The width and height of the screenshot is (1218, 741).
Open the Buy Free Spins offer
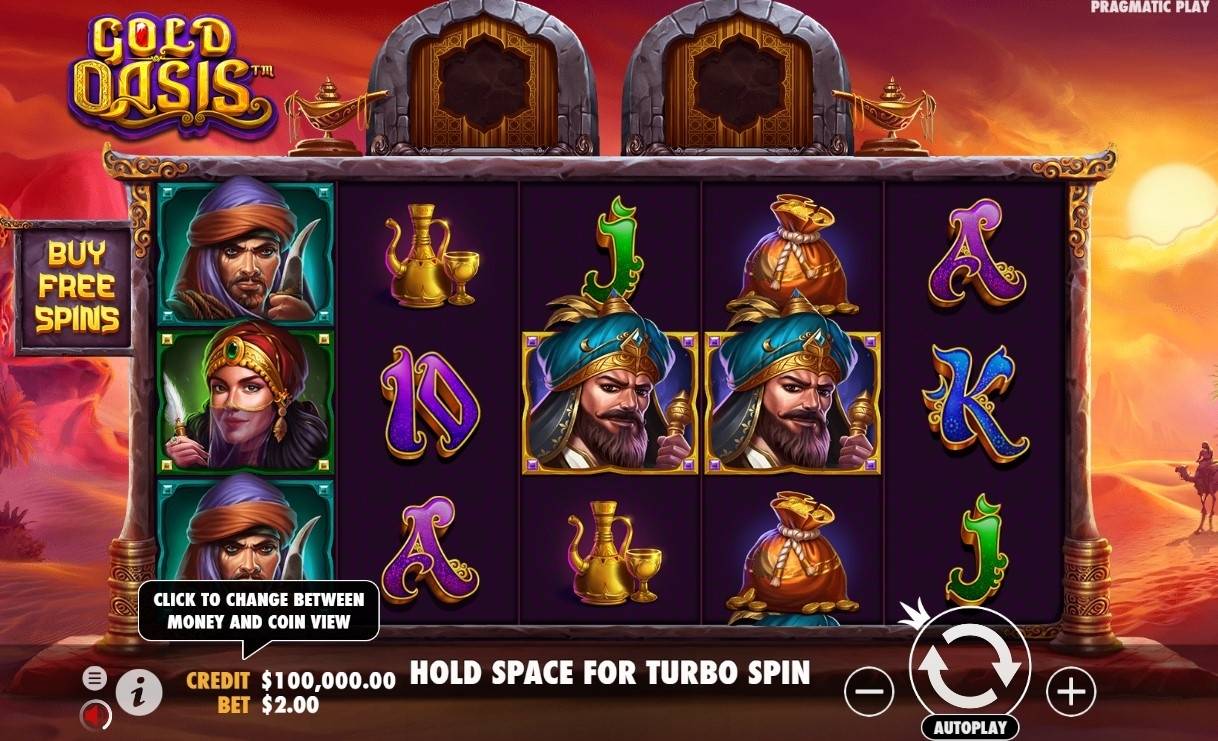pyautogui.click(x=75, y=287)
